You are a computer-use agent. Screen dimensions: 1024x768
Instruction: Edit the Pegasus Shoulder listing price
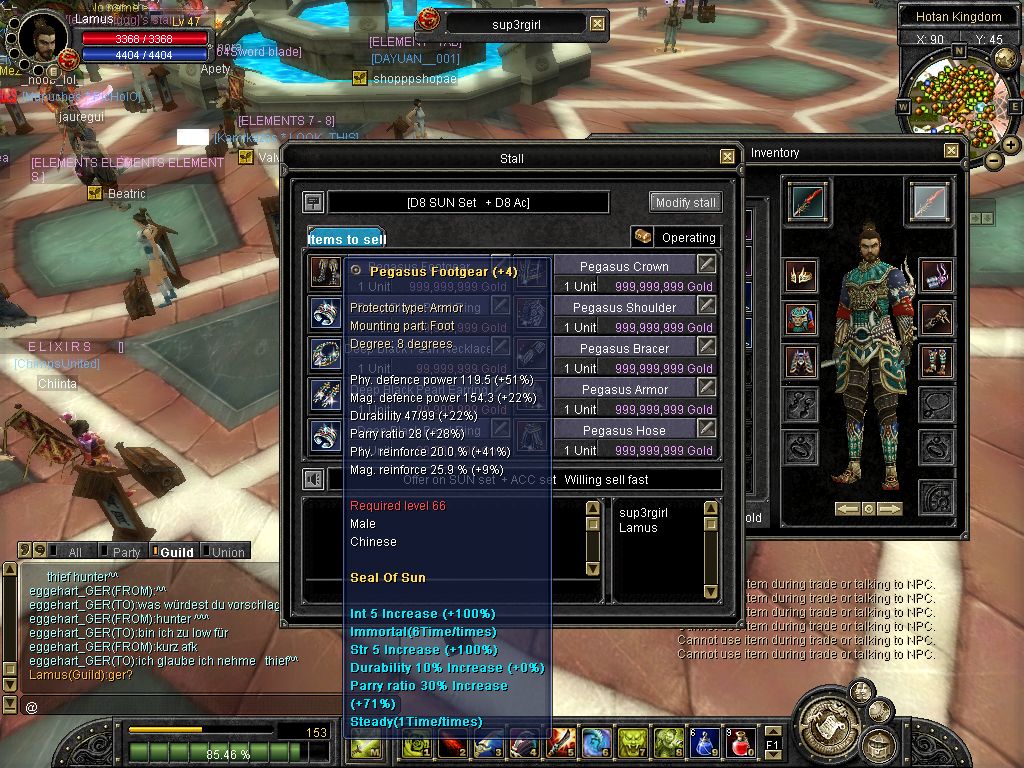point(707,306)
